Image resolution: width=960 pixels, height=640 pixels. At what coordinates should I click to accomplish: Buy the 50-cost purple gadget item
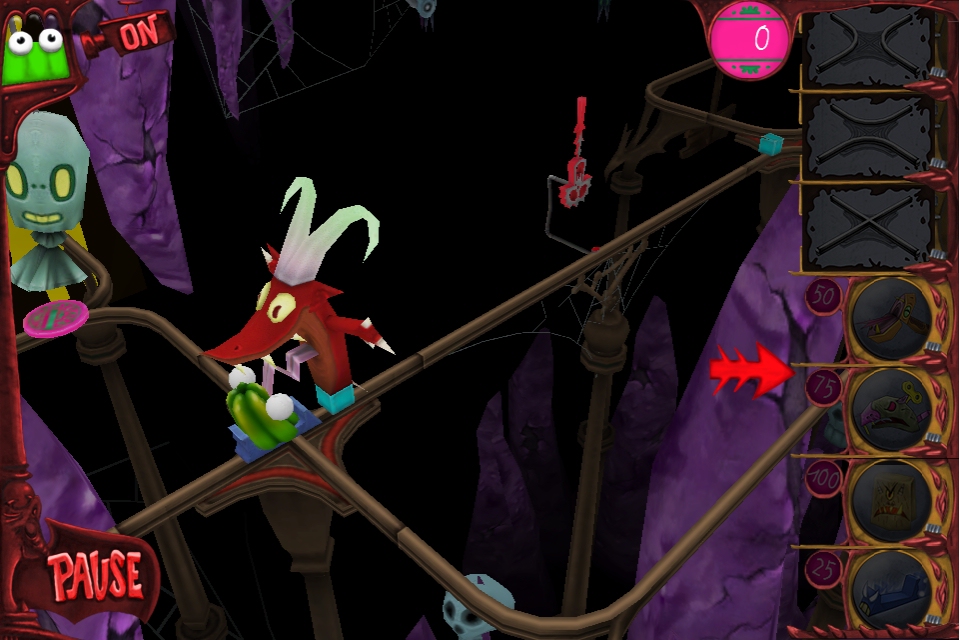pos(893,320)
